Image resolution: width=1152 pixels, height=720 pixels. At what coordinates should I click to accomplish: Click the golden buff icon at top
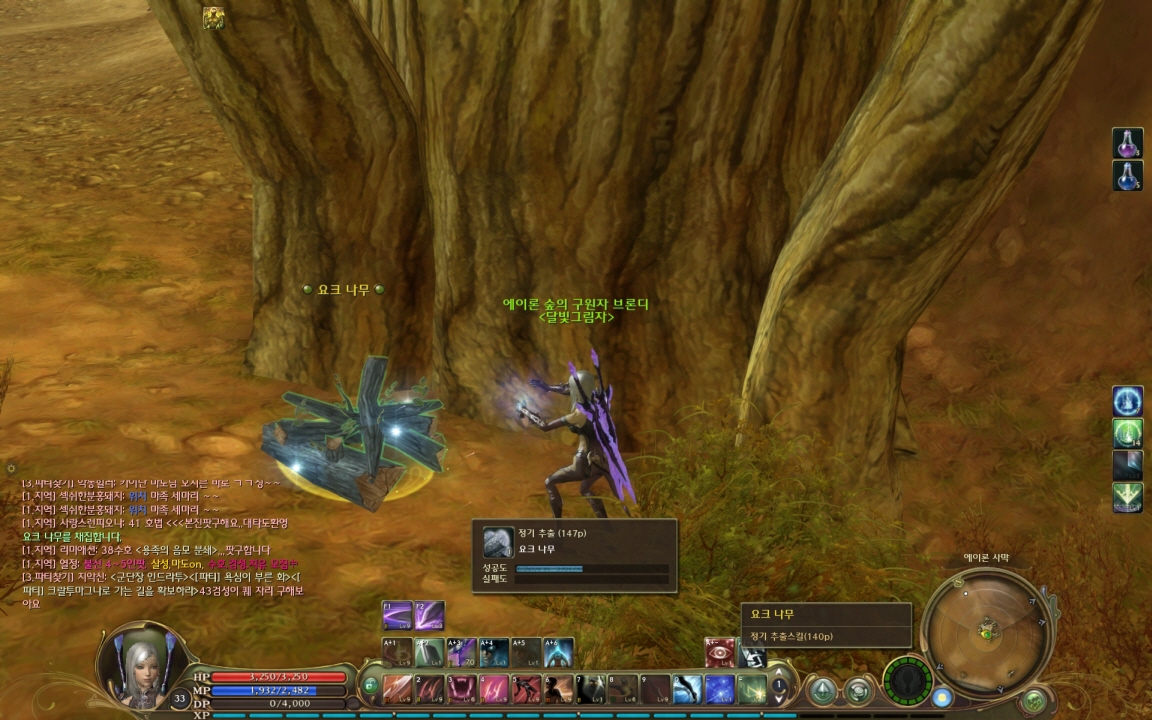pos(213,18)
